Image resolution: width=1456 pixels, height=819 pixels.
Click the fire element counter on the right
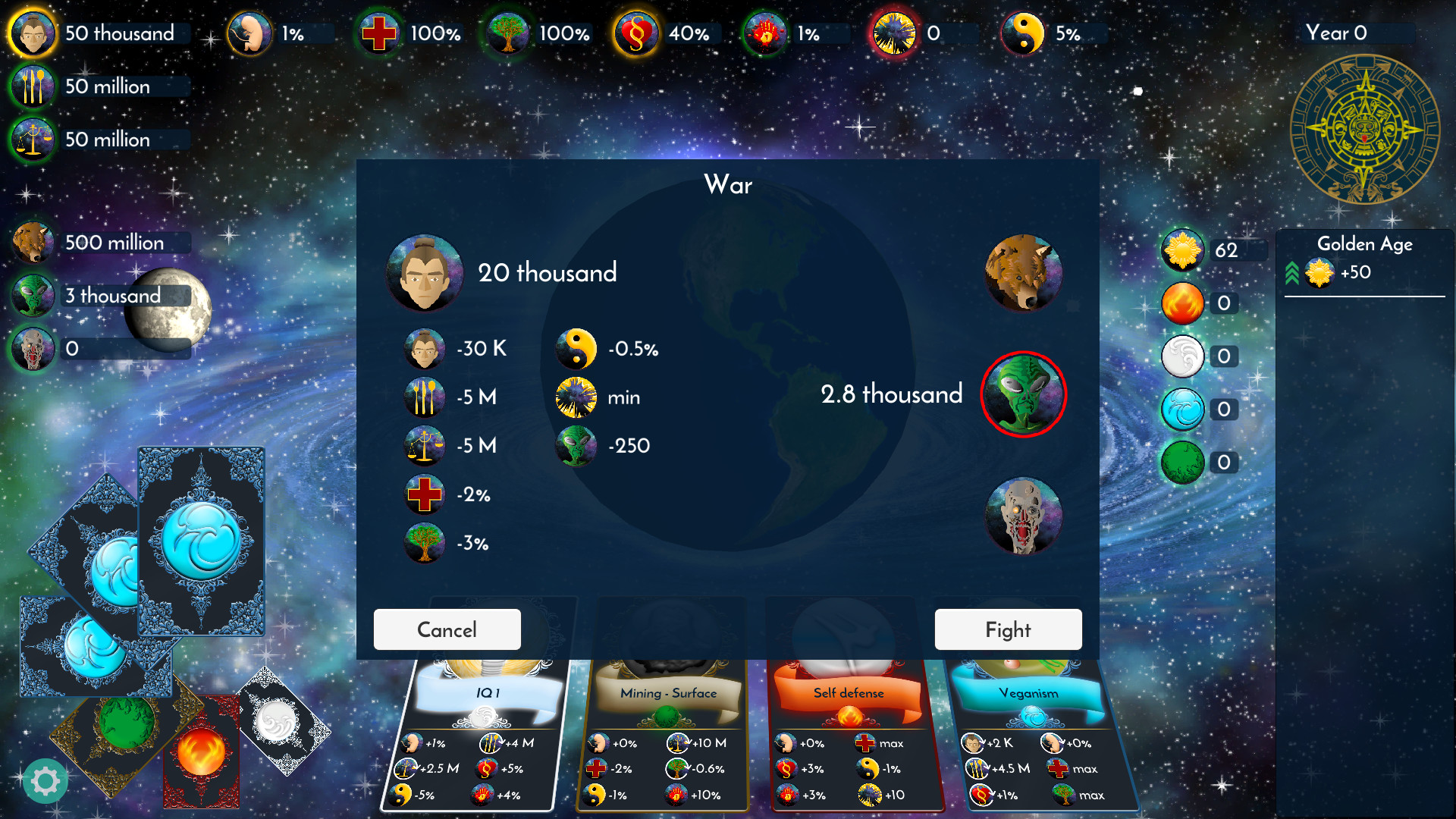coord(1182,303)
